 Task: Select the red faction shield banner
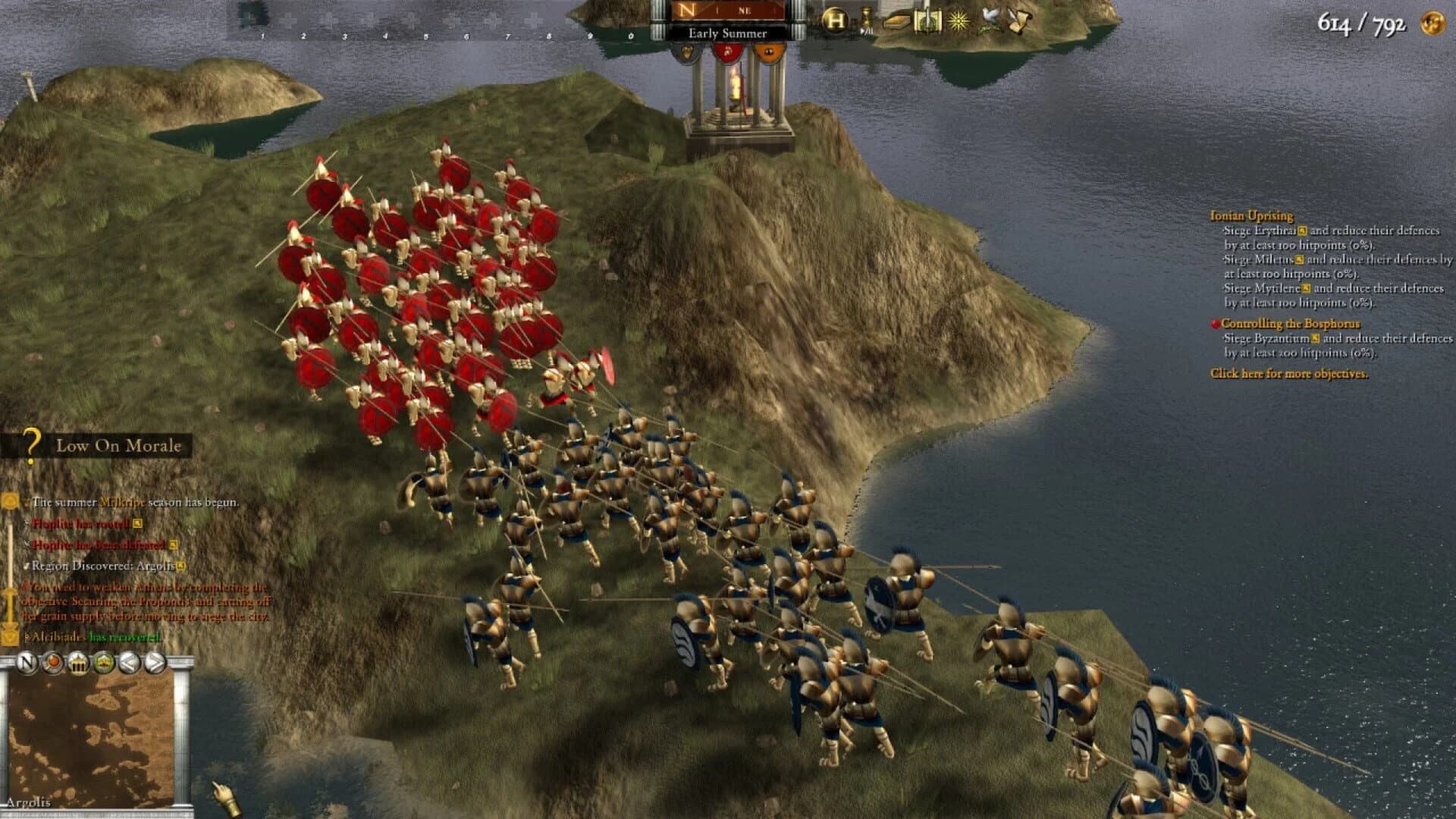click(x=728, y=52)
